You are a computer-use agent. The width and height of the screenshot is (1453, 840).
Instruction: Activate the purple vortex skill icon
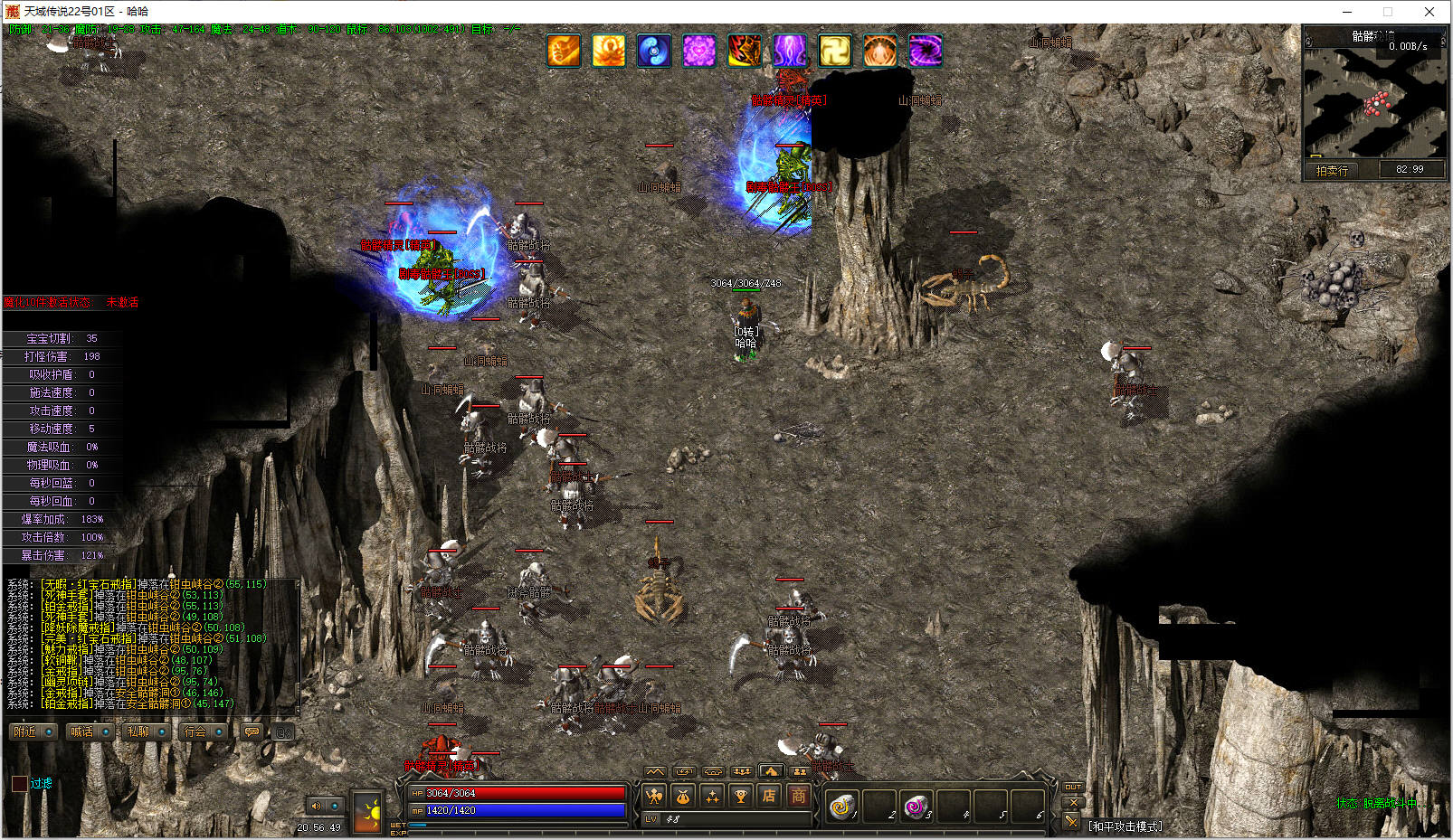click(x=926, y=51)
